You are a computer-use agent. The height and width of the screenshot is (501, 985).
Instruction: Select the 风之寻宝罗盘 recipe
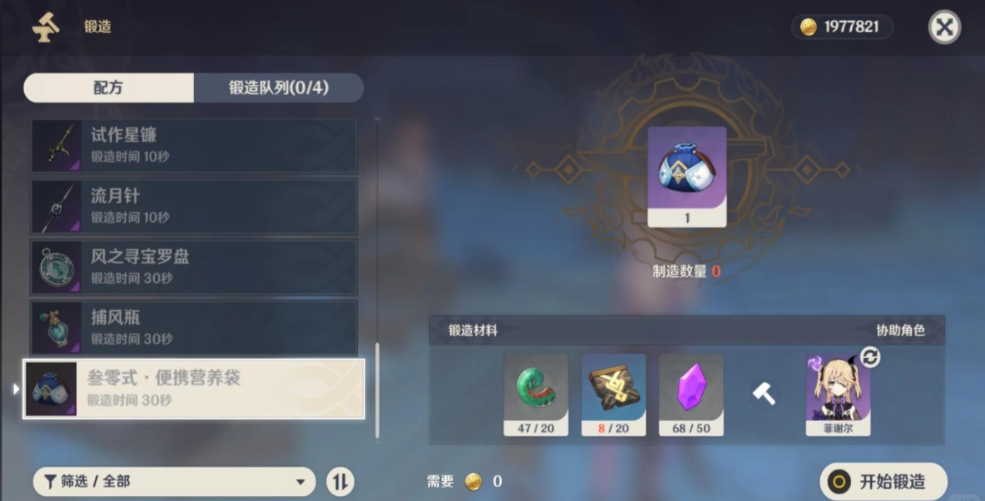(x=193, y=267)
